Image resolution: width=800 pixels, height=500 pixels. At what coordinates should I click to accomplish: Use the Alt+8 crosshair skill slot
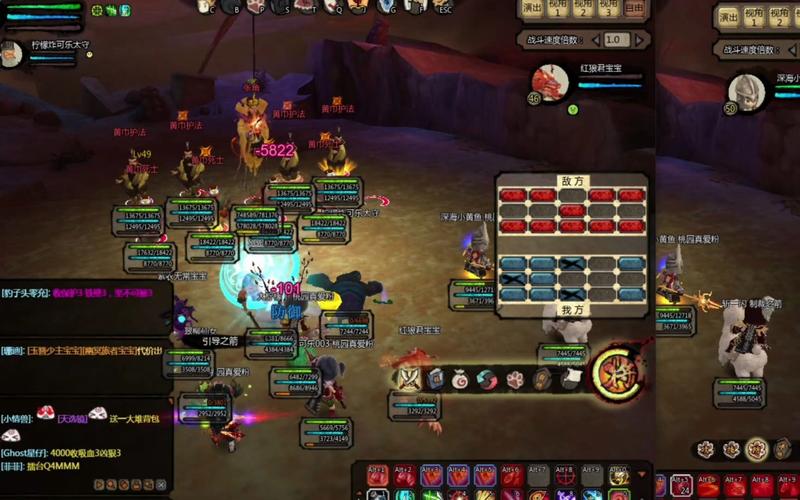click(x=565, y=474)
